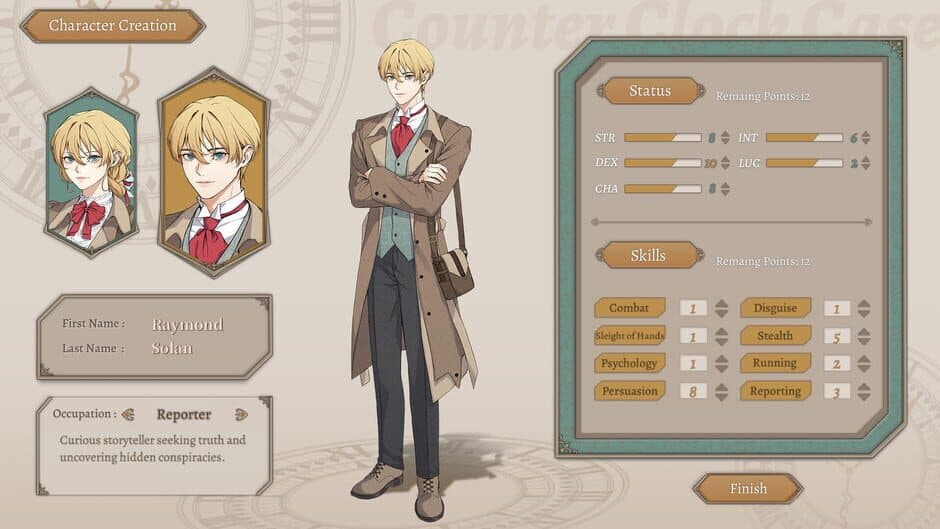This screenshot has width=940, height=529.
Task: Adjust the CHA stat stepper
Action: 726,188
